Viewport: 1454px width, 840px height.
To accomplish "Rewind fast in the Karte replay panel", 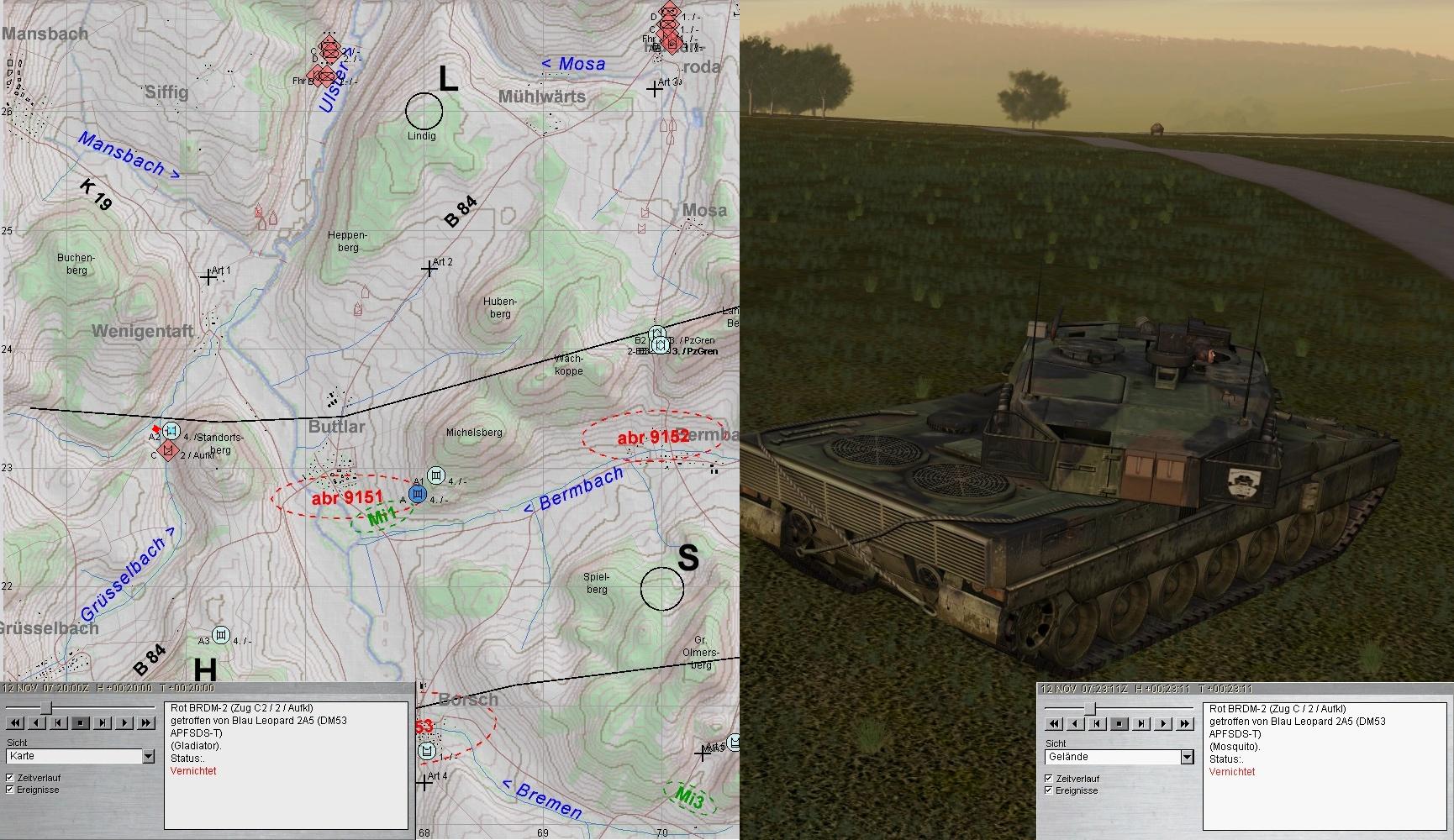I will point(14,722).
